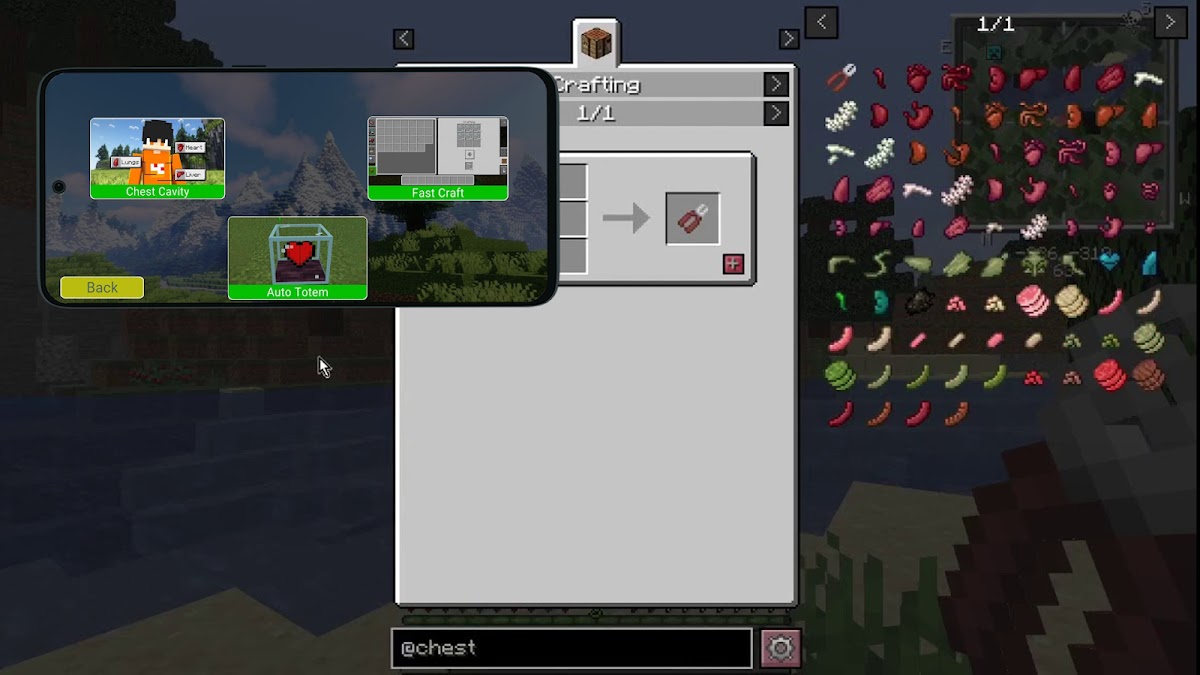The image size is (1200, 675).
Task: Go to next item list page
Action: (x=1170, y=22)
